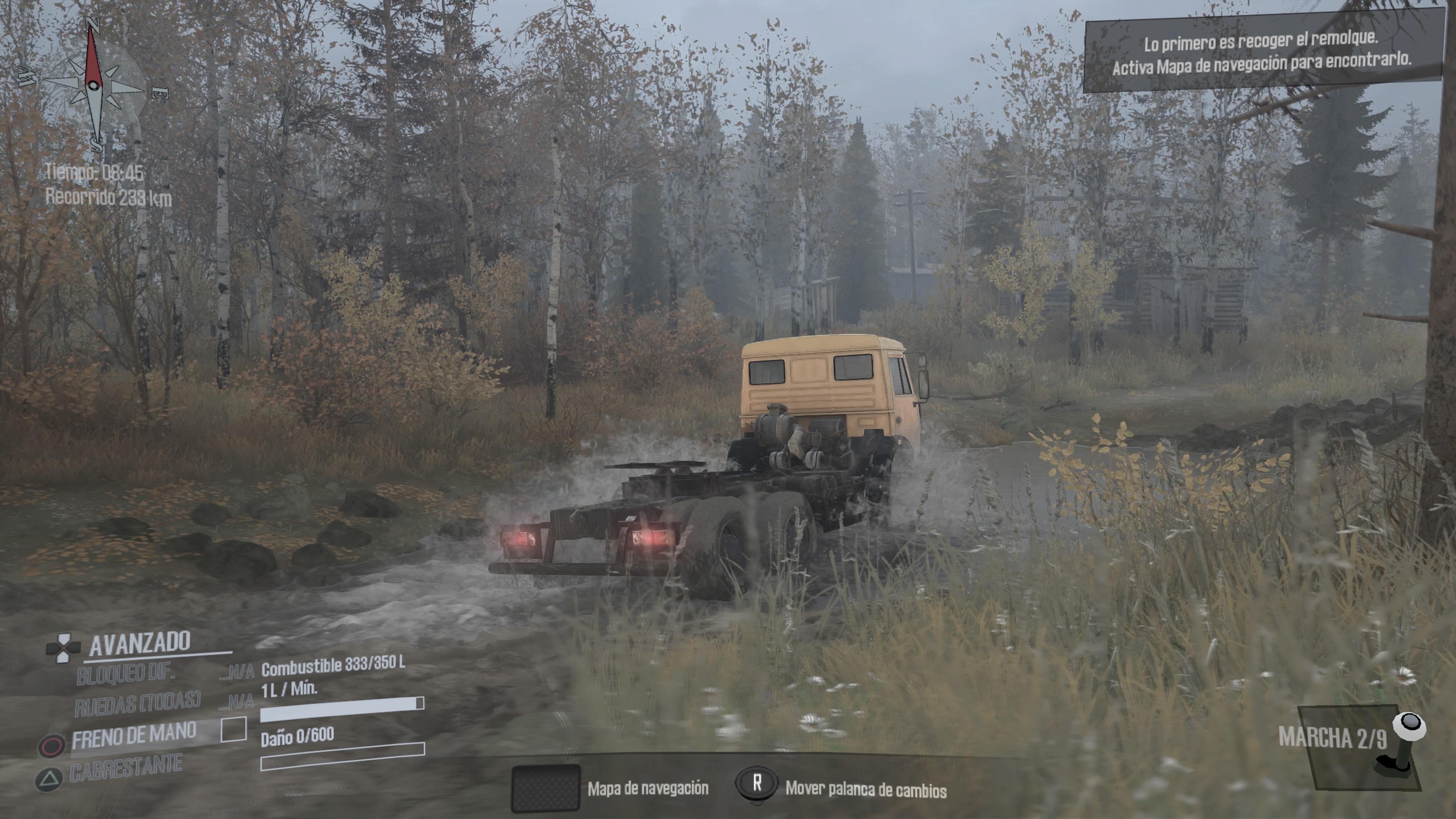
Task: Select the trailer objective hint box
Action: pos(1261,54)
